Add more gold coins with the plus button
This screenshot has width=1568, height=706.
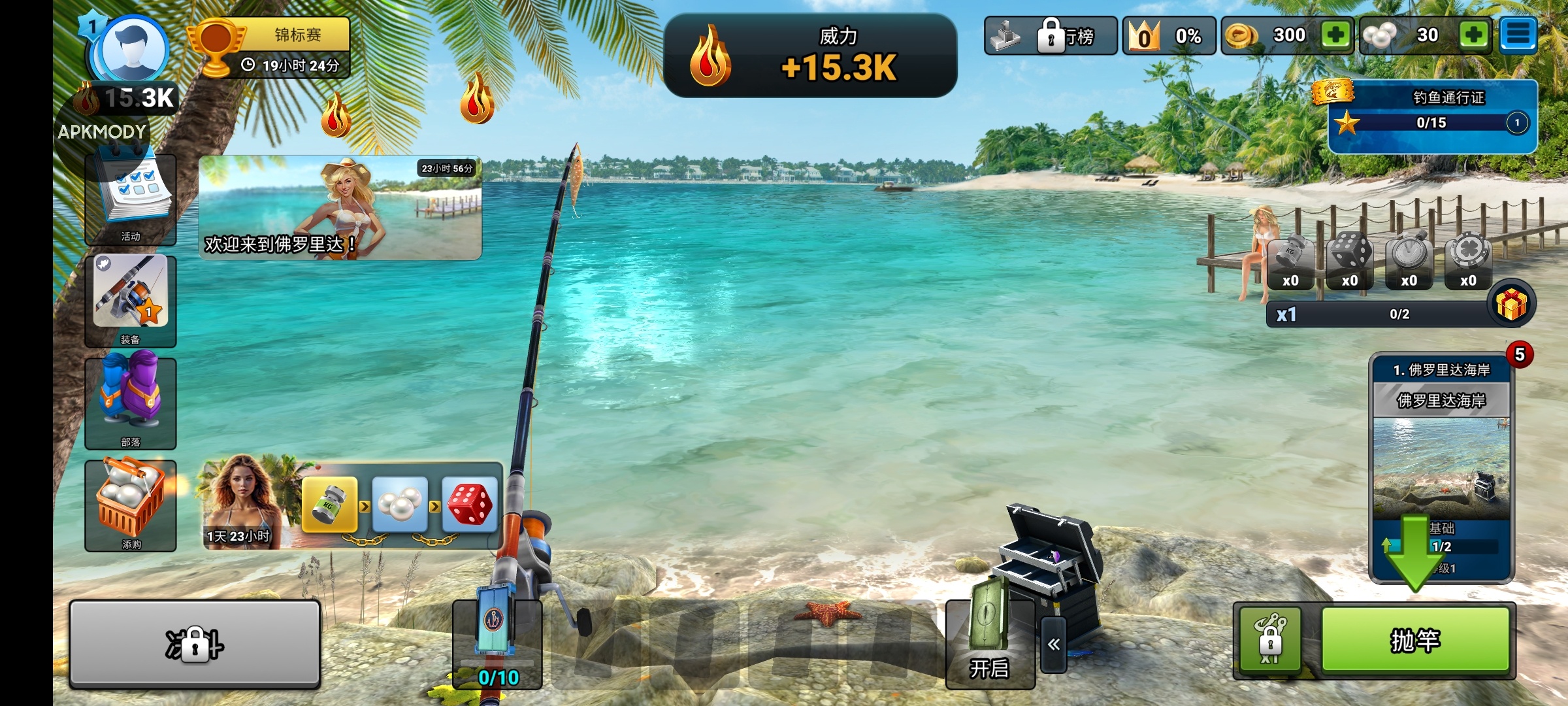click(x=1335, y=35)
